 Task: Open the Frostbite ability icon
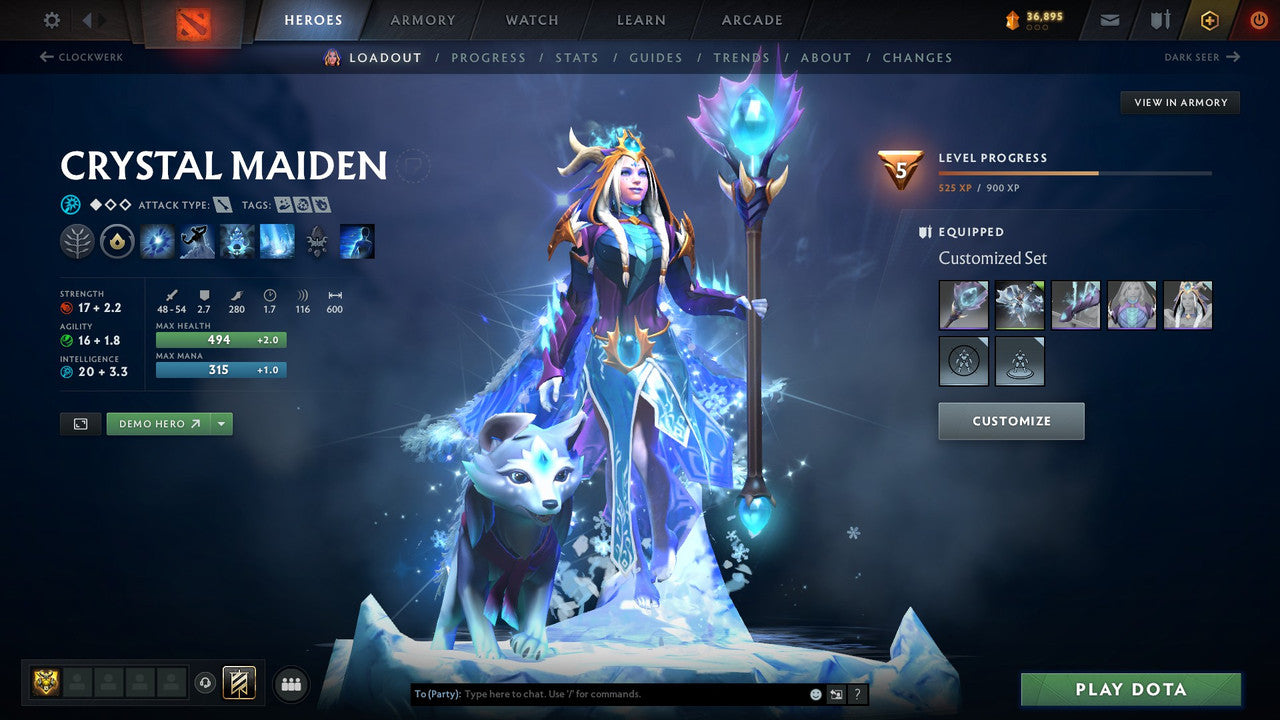(197, 241)
